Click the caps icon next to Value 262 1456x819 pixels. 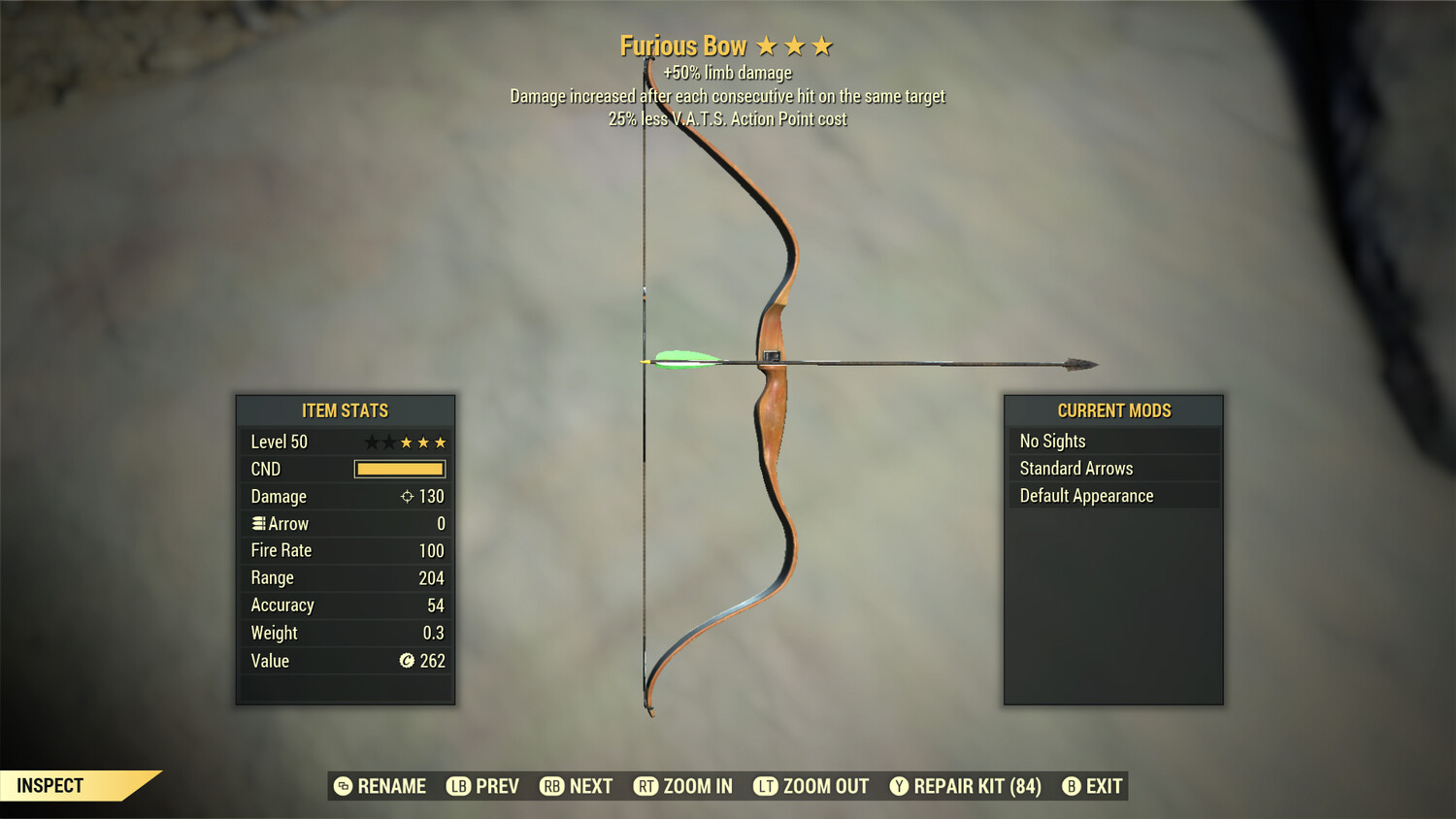tap(408, 661)
